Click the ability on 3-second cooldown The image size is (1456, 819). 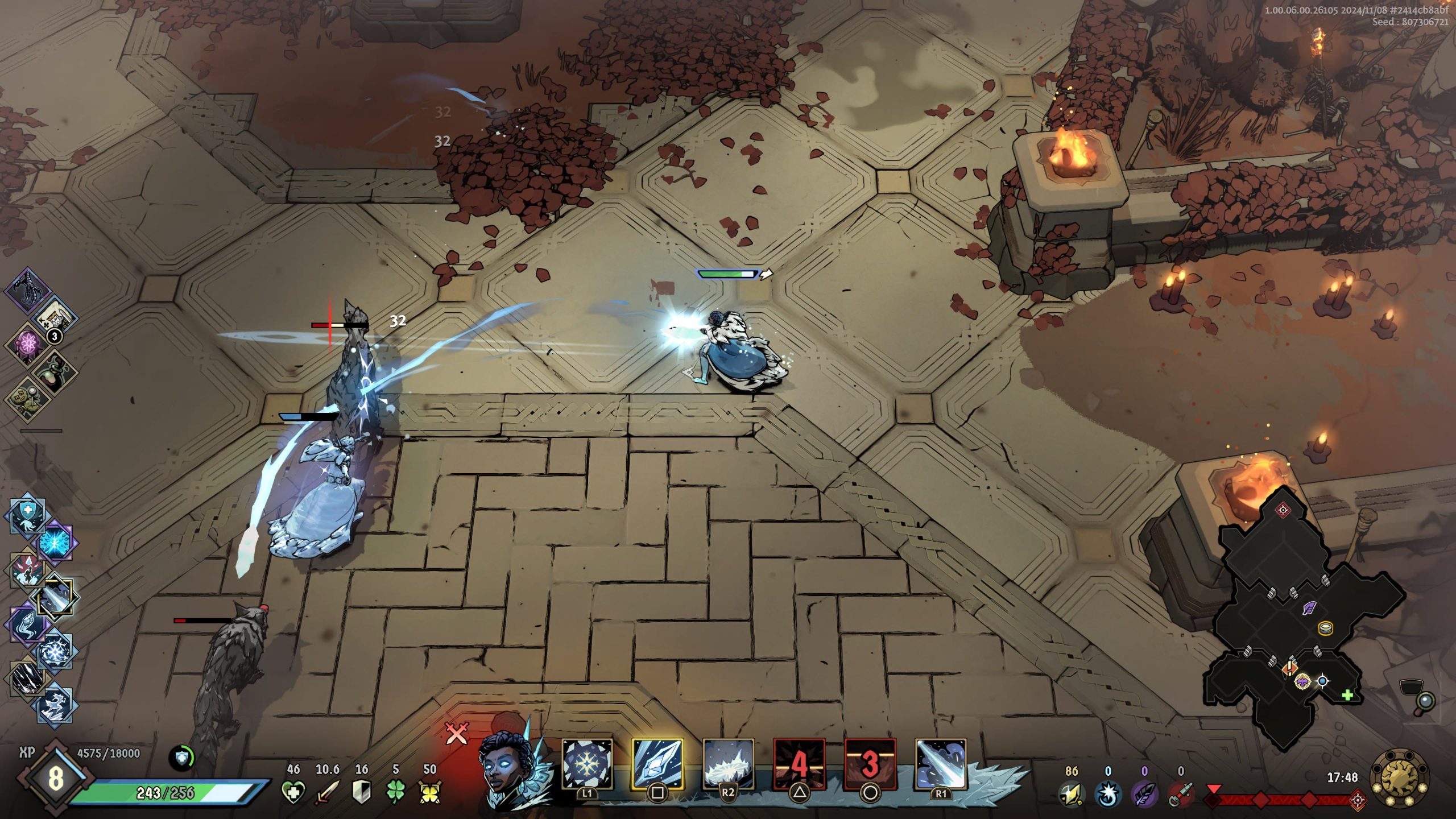click(x=870, y=764)
